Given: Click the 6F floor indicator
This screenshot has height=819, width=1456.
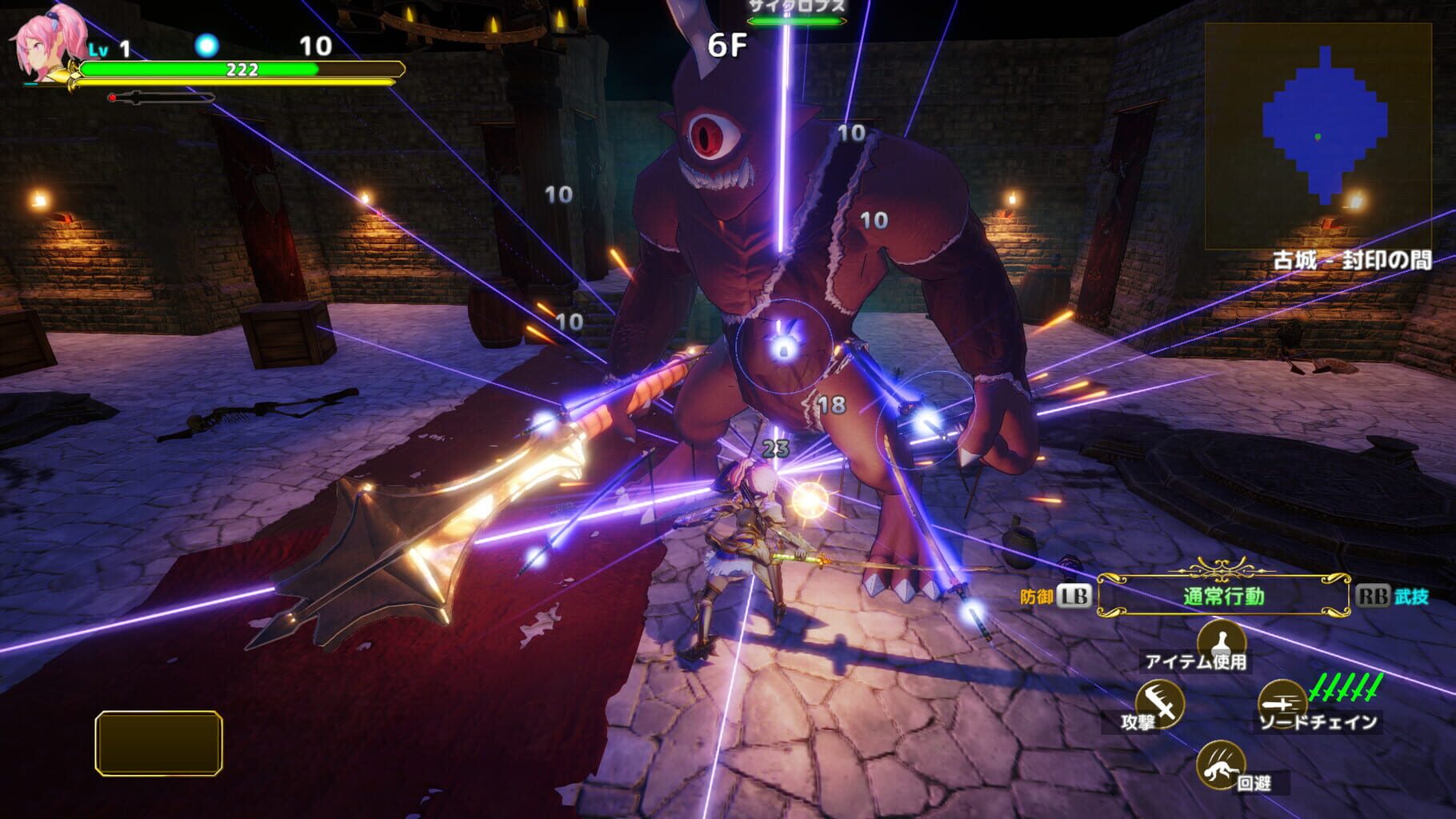Looking at the screenshot, I should 729,45.
